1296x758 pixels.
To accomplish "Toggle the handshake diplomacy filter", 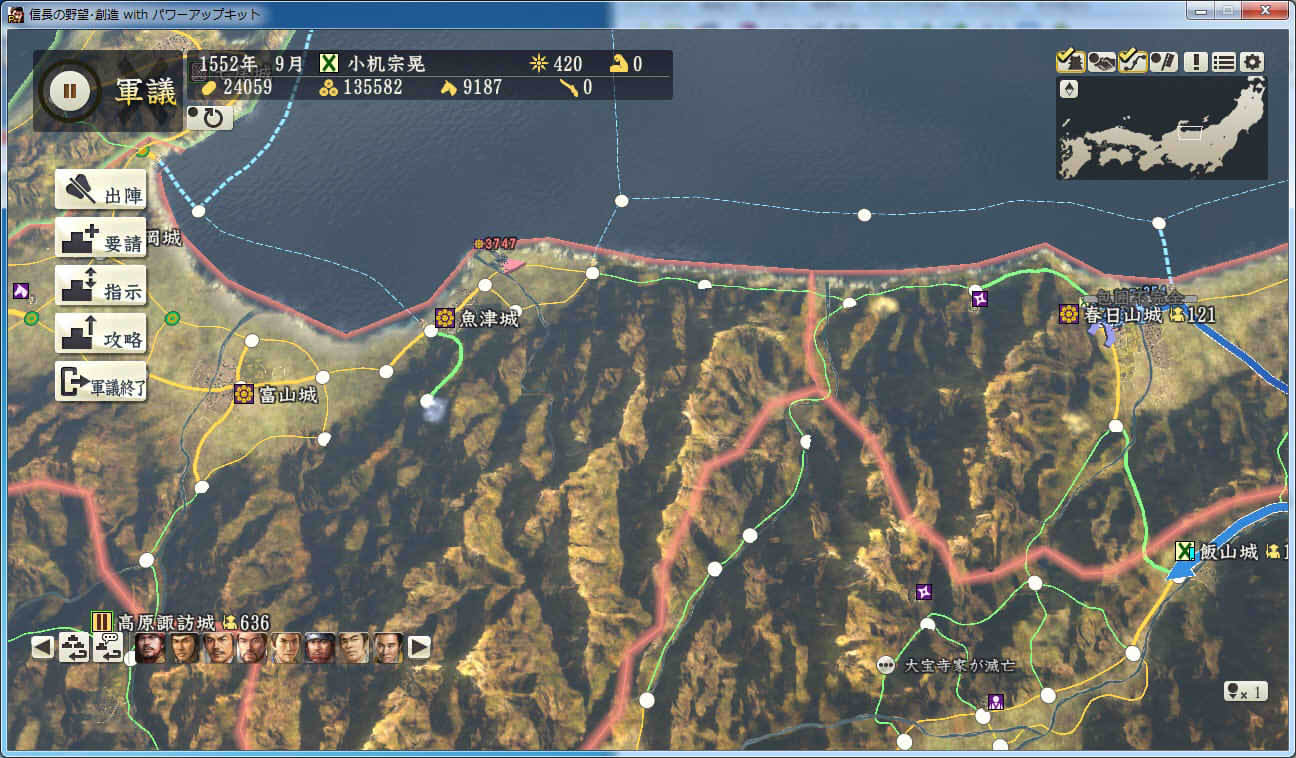I will [1101, 62].
